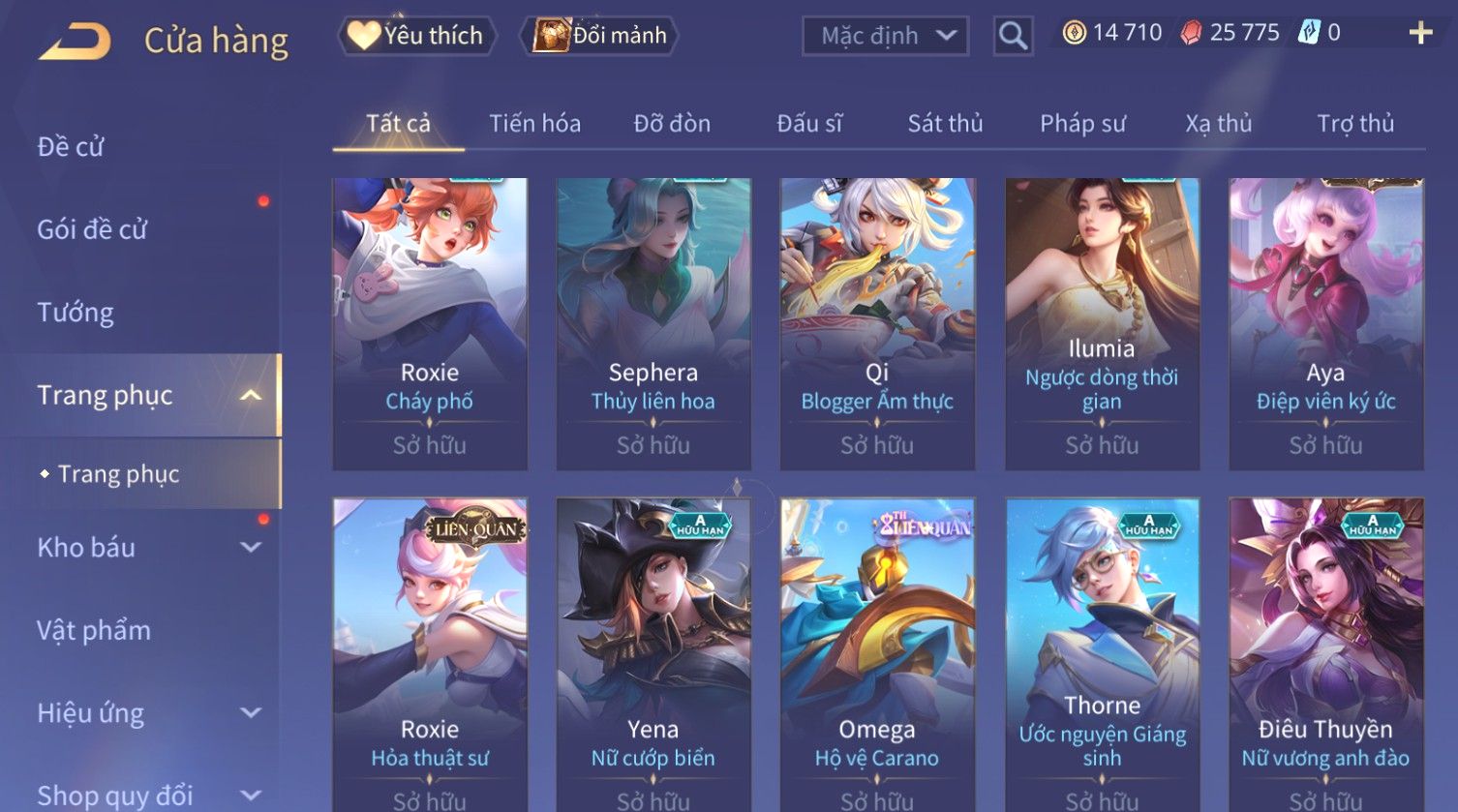Show the Pháp sư skins tab
The height and width of the screenshot is (812, 1458).
[1082, 124]
